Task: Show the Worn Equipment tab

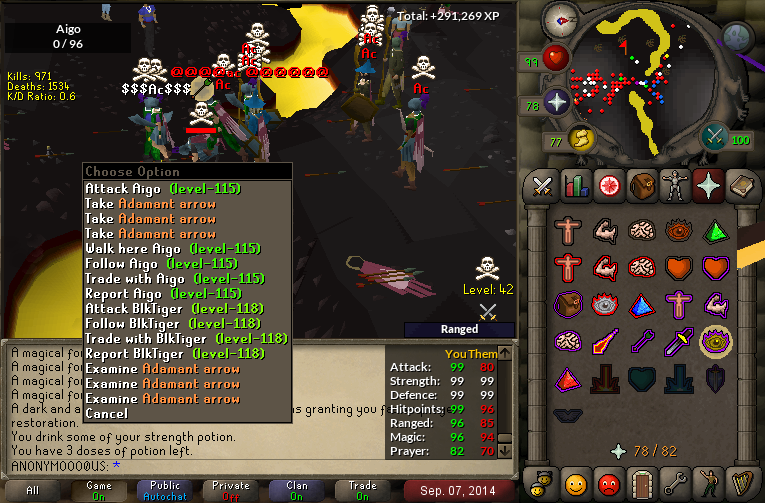Action: [673, 186]
